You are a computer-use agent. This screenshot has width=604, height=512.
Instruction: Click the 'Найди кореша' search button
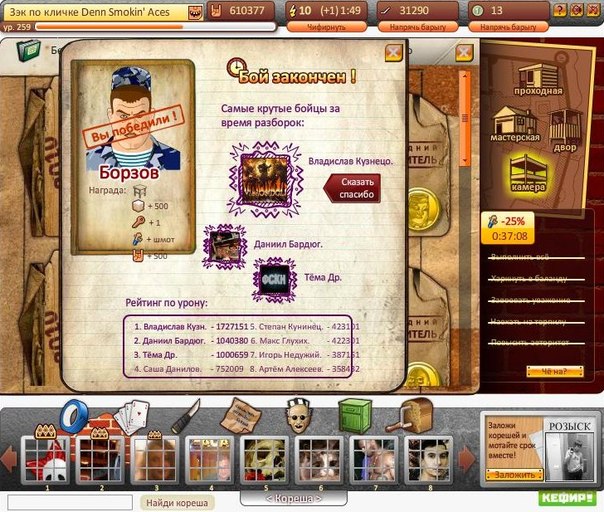tap(176, 502)
